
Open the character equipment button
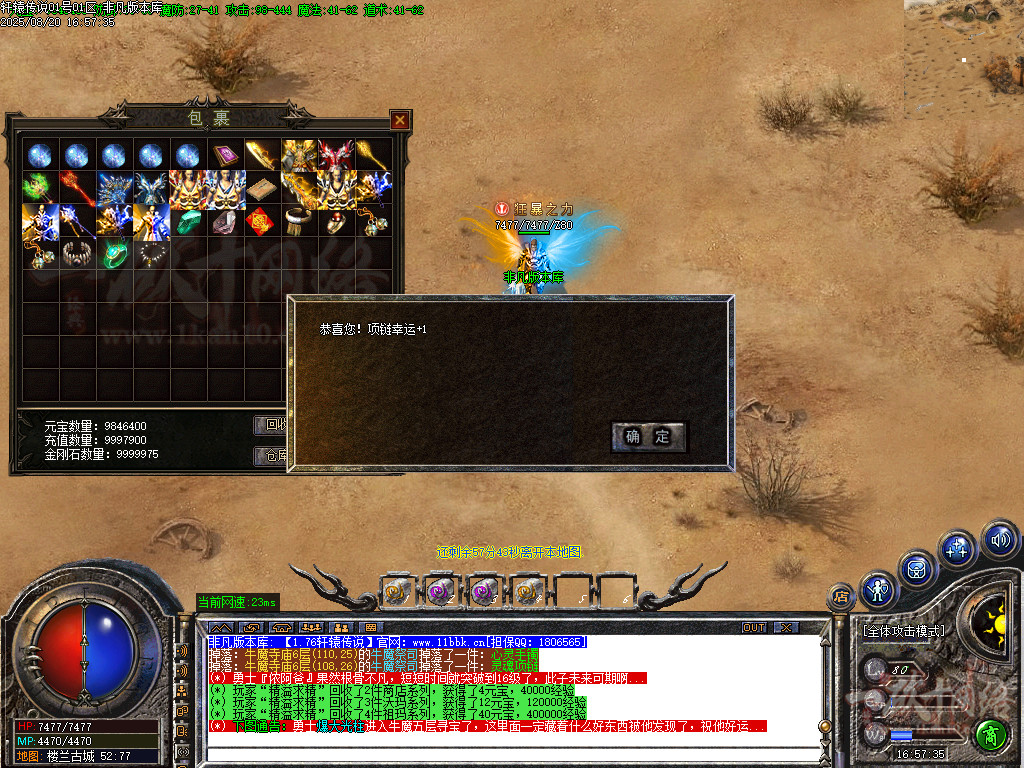(x=878, y=590)
